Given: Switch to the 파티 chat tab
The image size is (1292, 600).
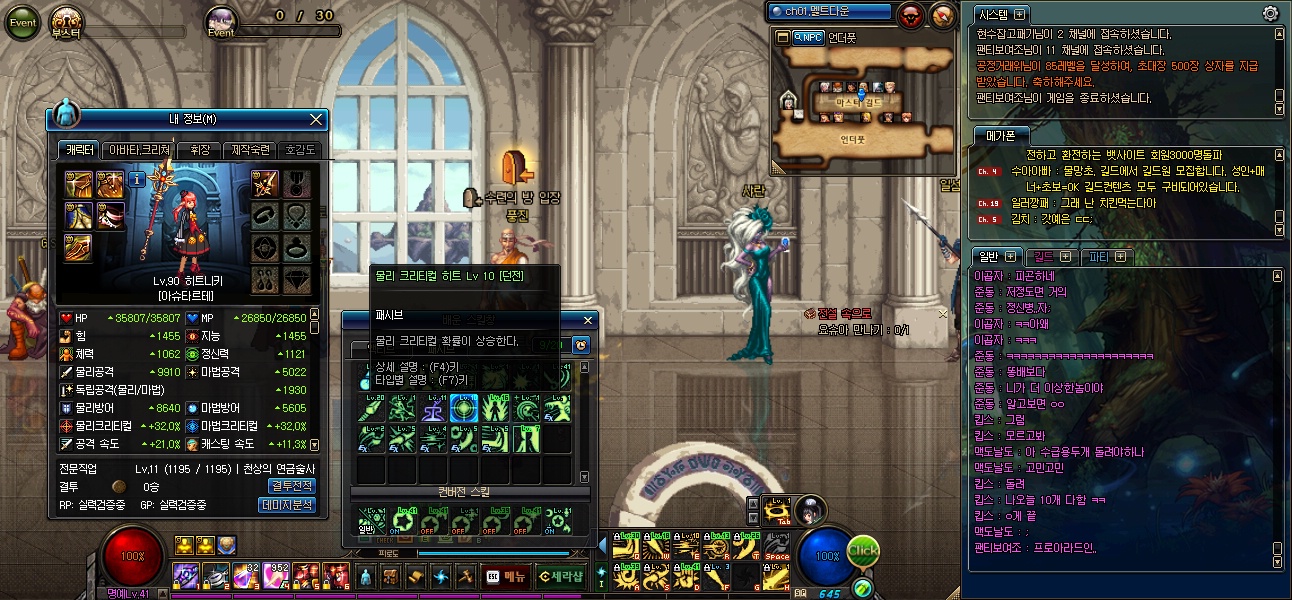Looking at the screenshot, I should point(1107,256).
